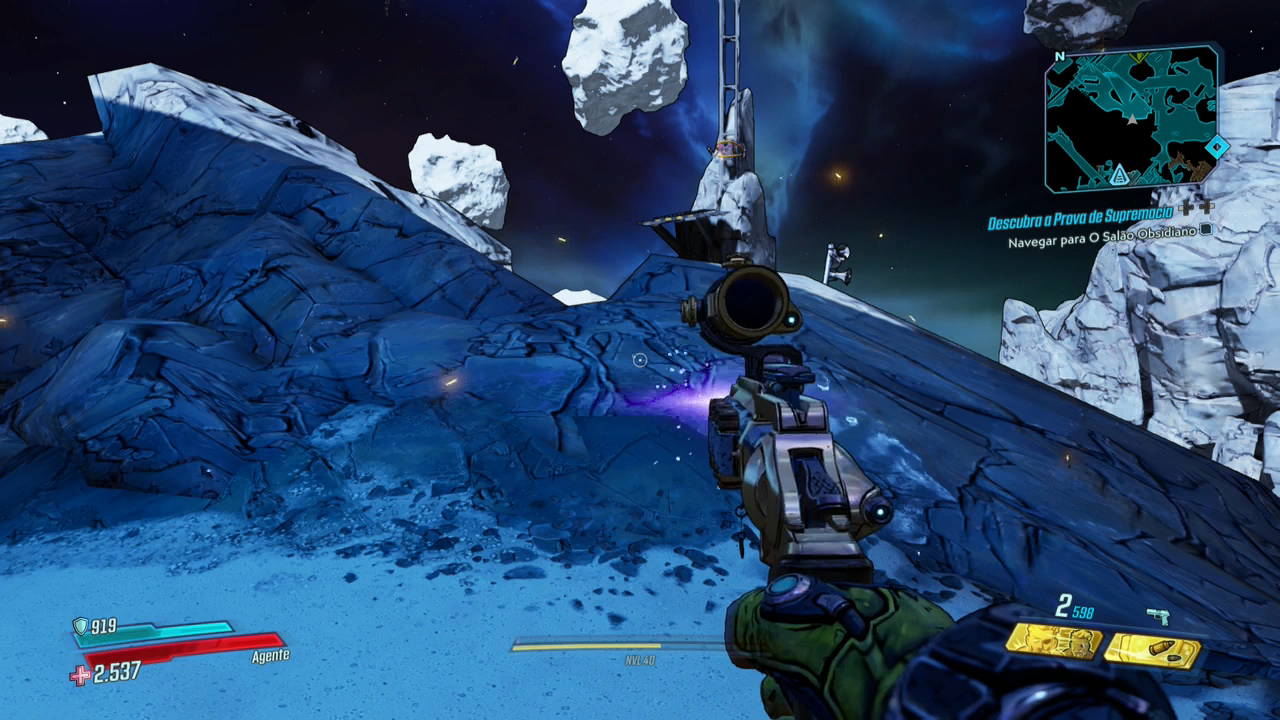1280x720 pixels.
Task: Select the triangular ladder marker on minimap
Action: (1120, 176)
